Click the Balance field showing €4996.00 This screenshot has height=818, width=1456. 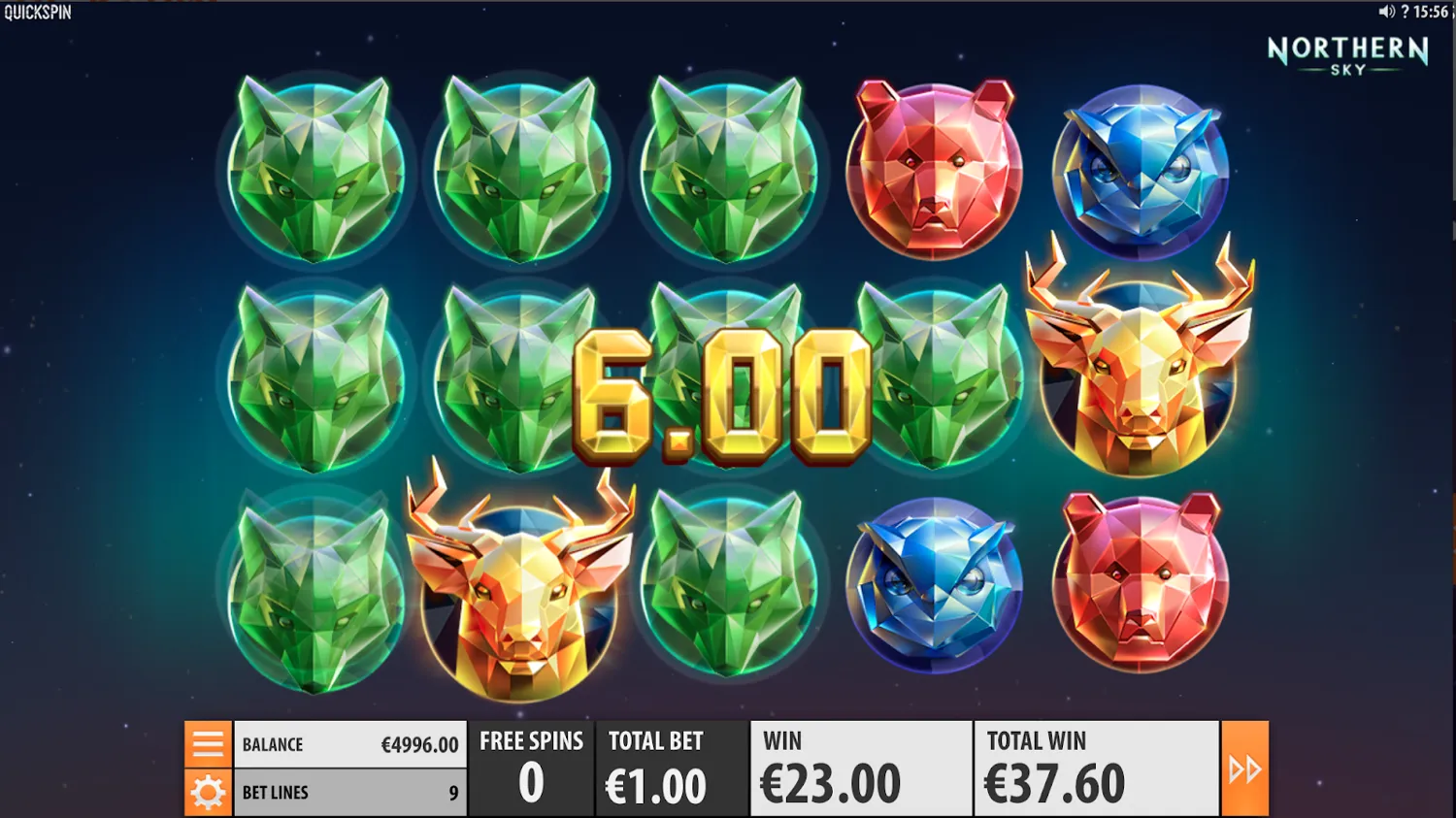[x=349, y=743]
